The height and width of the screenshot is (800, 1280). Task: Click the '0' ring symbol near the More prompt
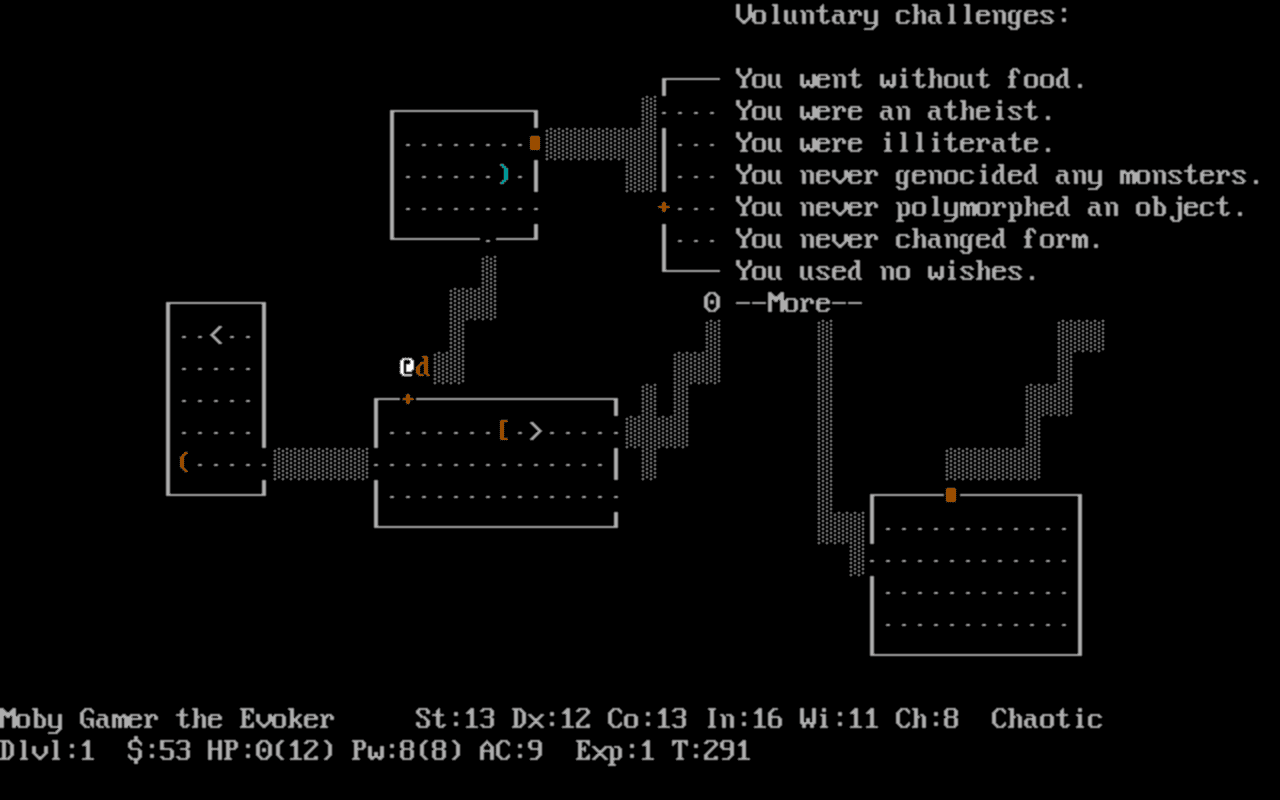(x=710, y=302)
